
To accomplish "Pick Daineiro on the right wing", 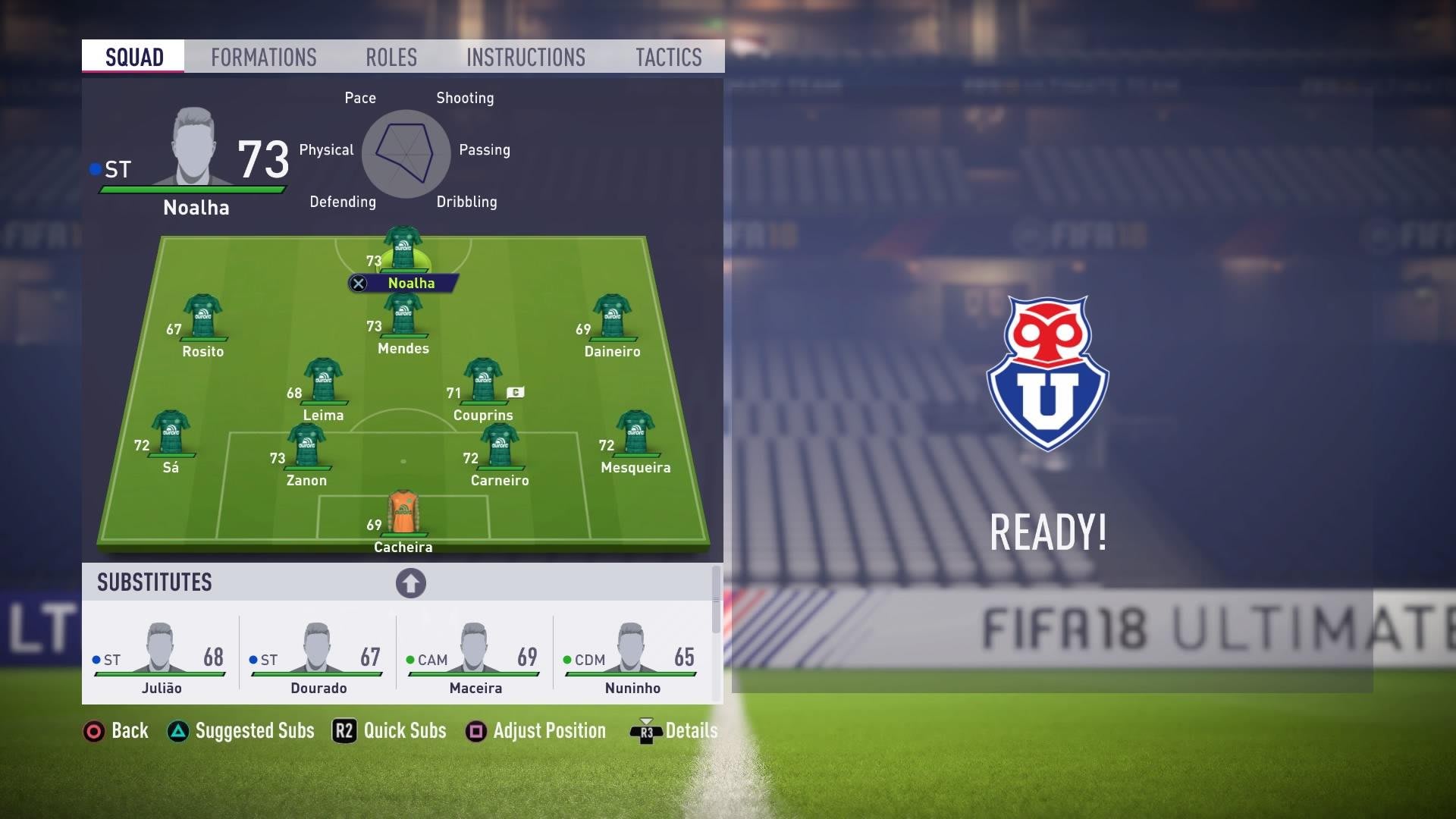I will 612,318.
